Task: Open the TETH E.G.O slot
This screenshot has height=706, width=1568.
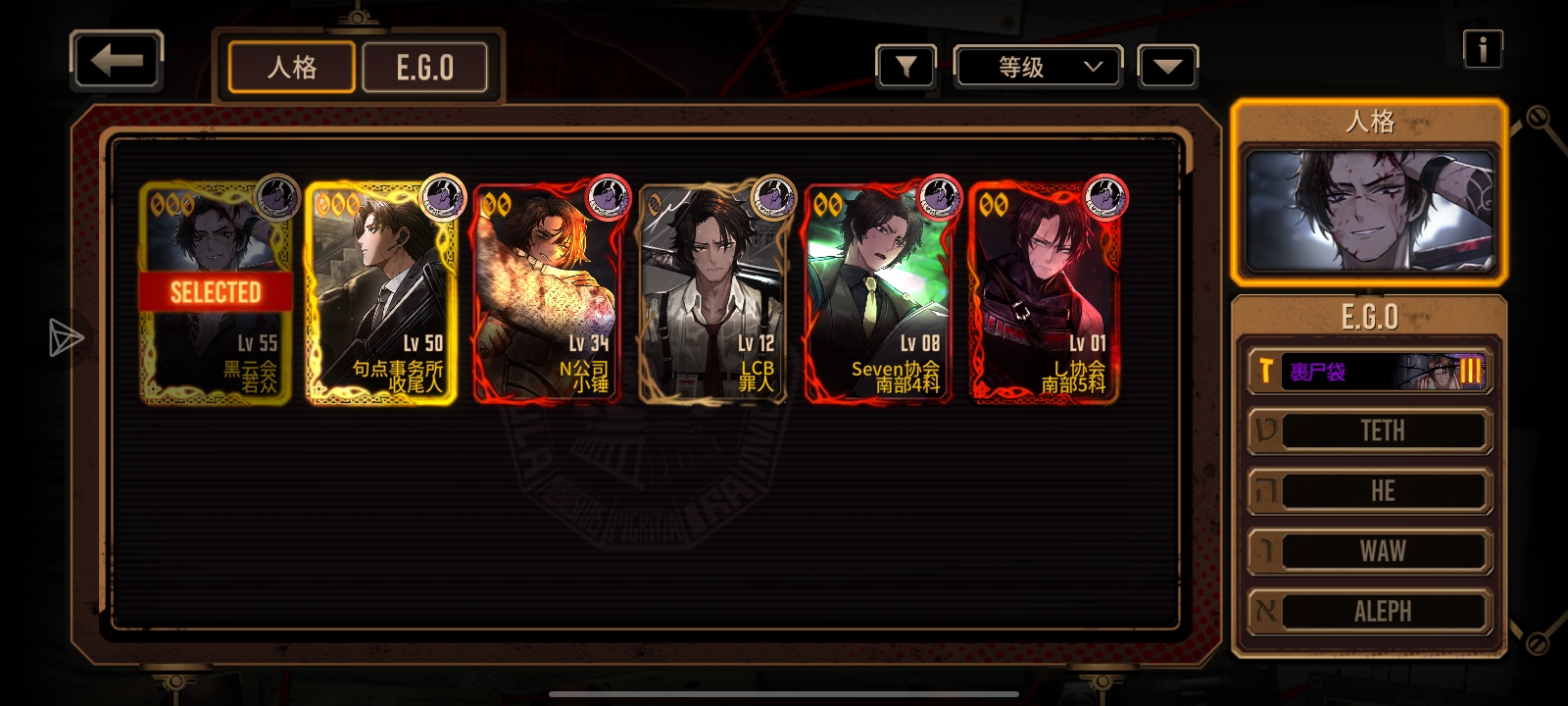Action: coord(1369,431)
